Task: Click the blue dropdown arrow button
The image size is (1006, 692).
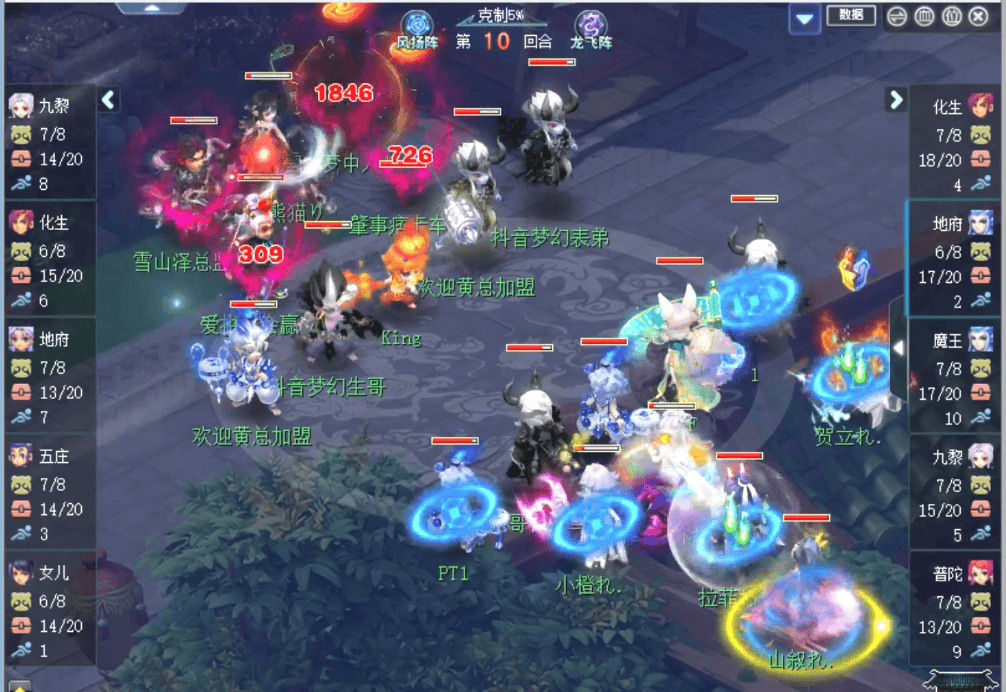Action: tap(803, 18)
